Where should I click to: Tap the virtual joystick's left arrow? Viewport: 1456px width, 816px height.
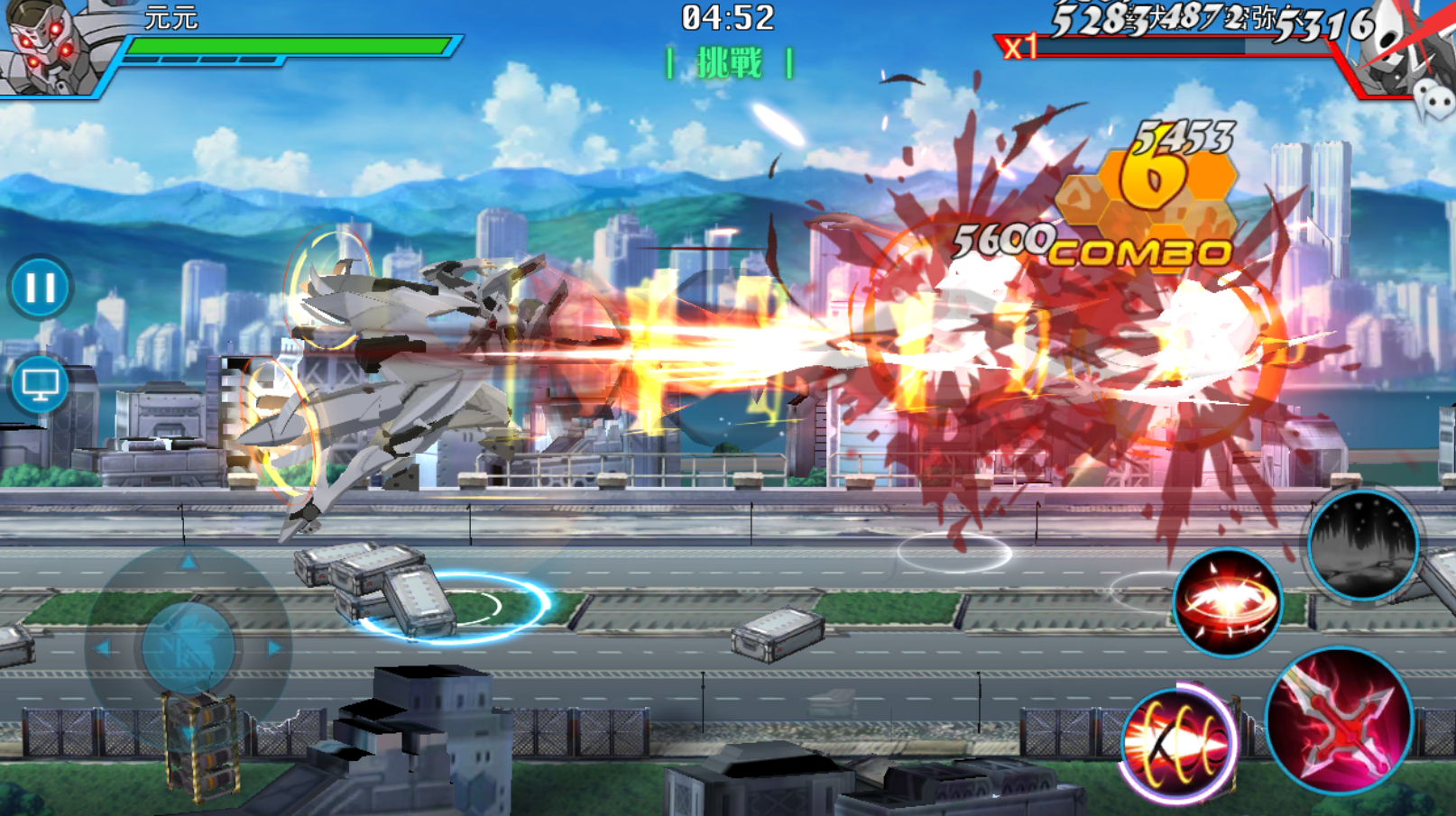click(x=103, y=647)
